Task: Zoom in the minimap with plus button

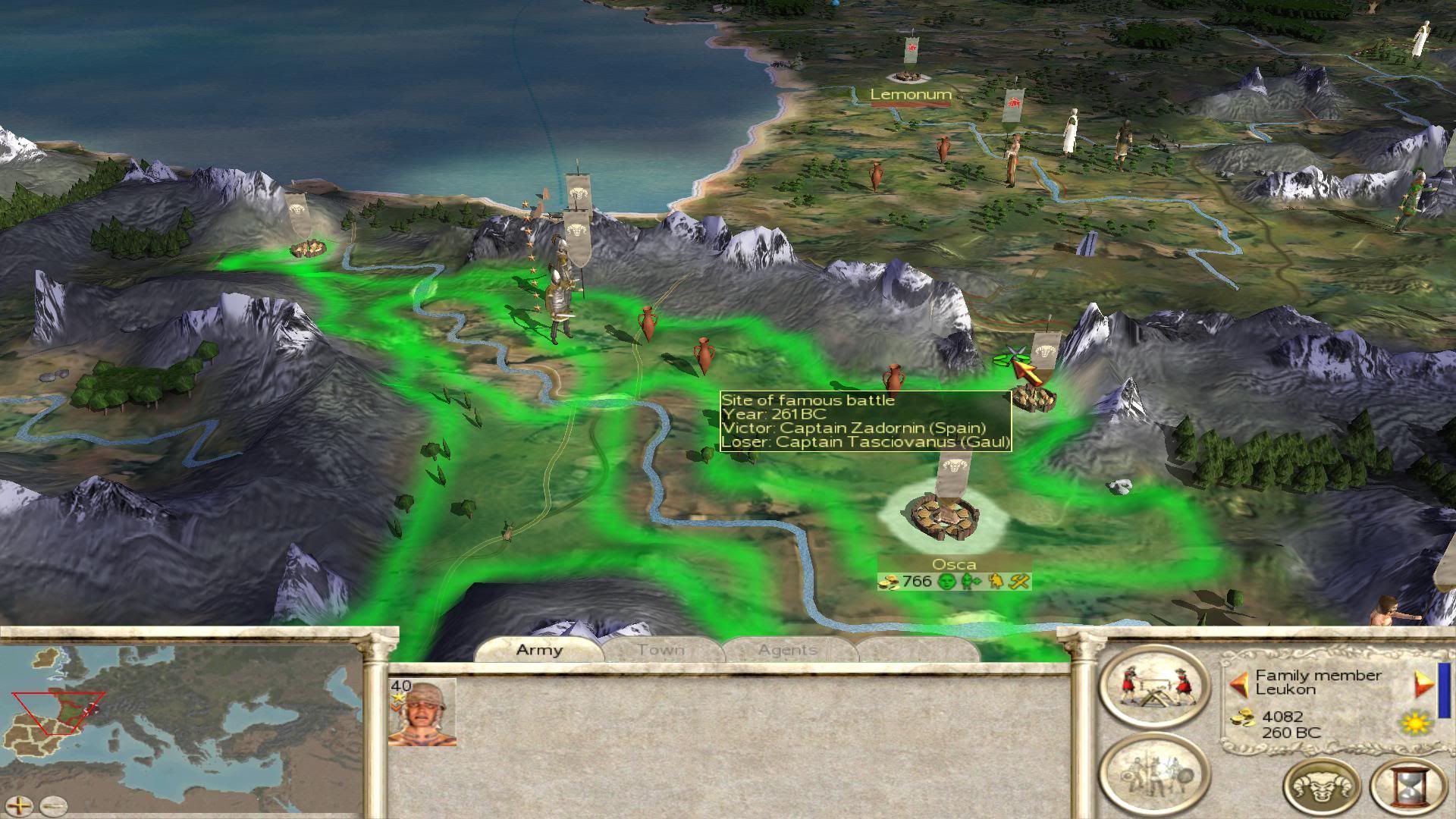Action: click(x=20, y=805)
